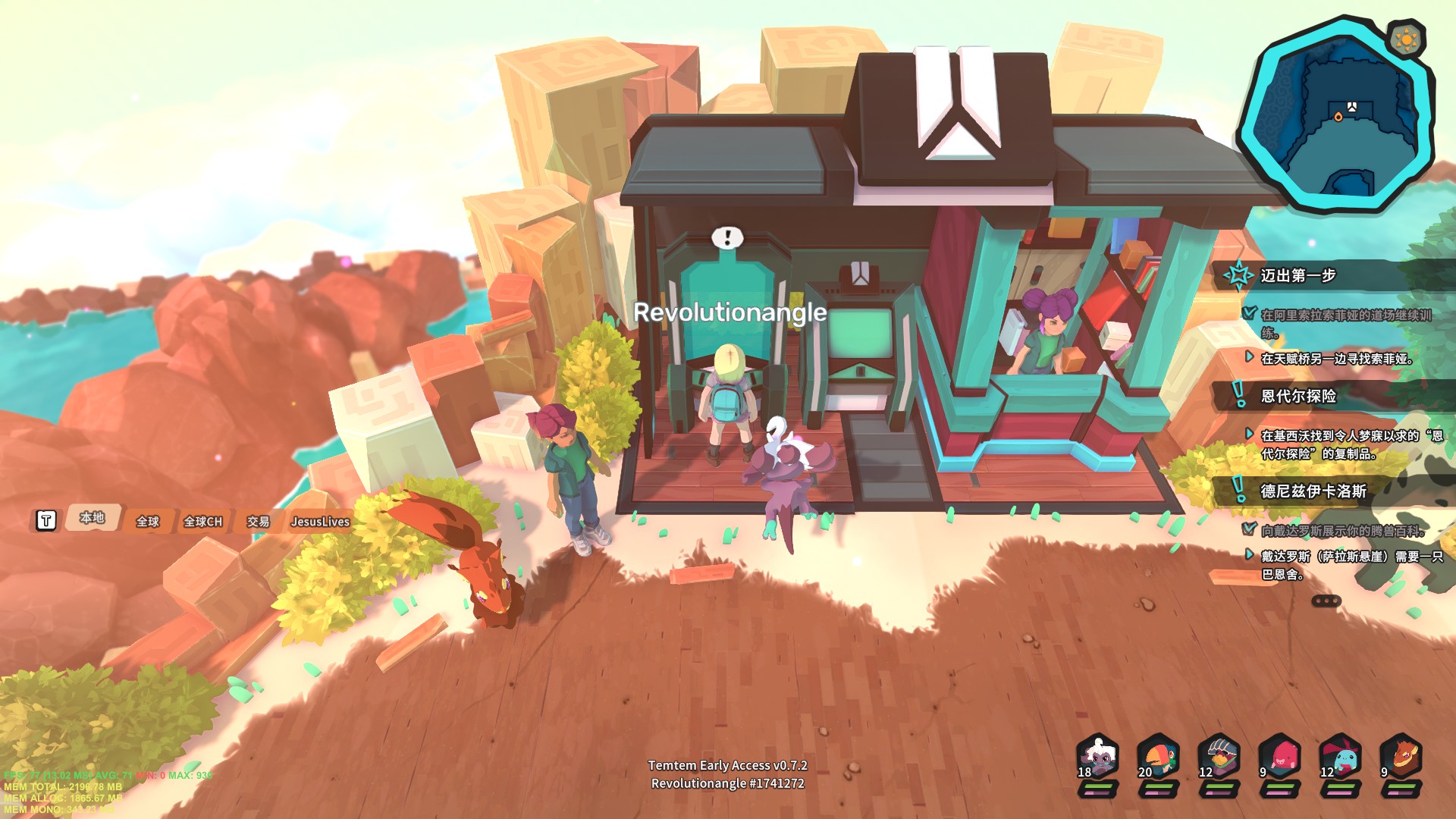Pick the blue Temtem with red bow

[x=1341, y=757]
